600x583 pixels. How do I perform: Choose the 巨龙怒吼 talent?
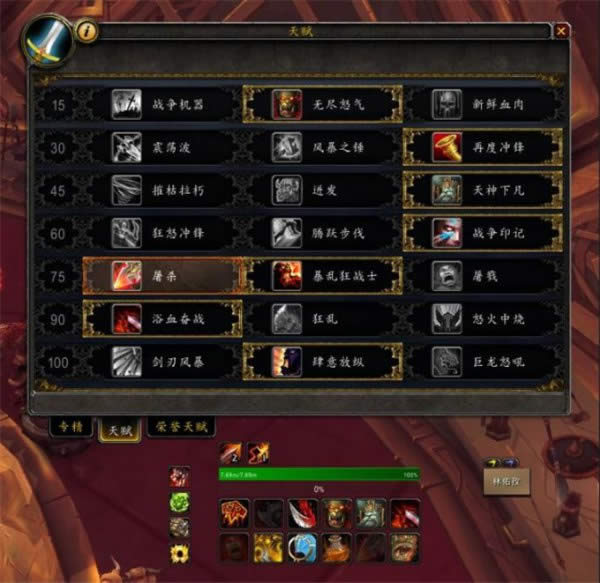pos(483,361)
